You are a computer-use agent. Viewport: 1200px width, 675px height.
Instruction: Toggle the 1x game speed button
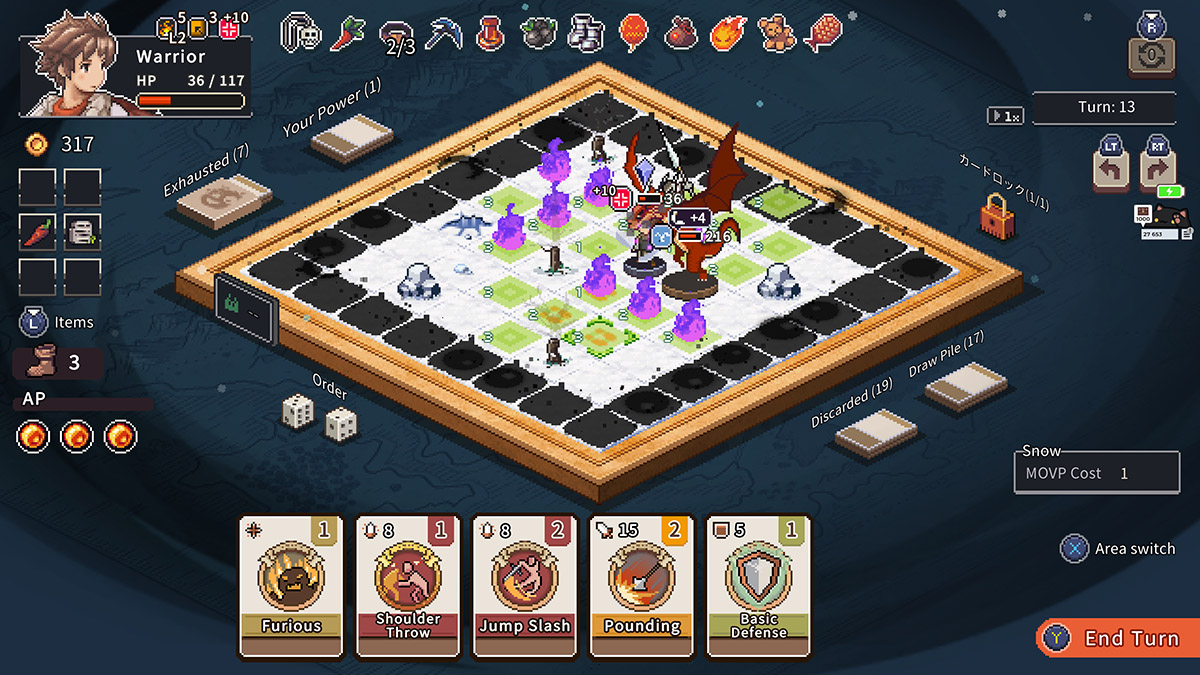coord(1005,116)
